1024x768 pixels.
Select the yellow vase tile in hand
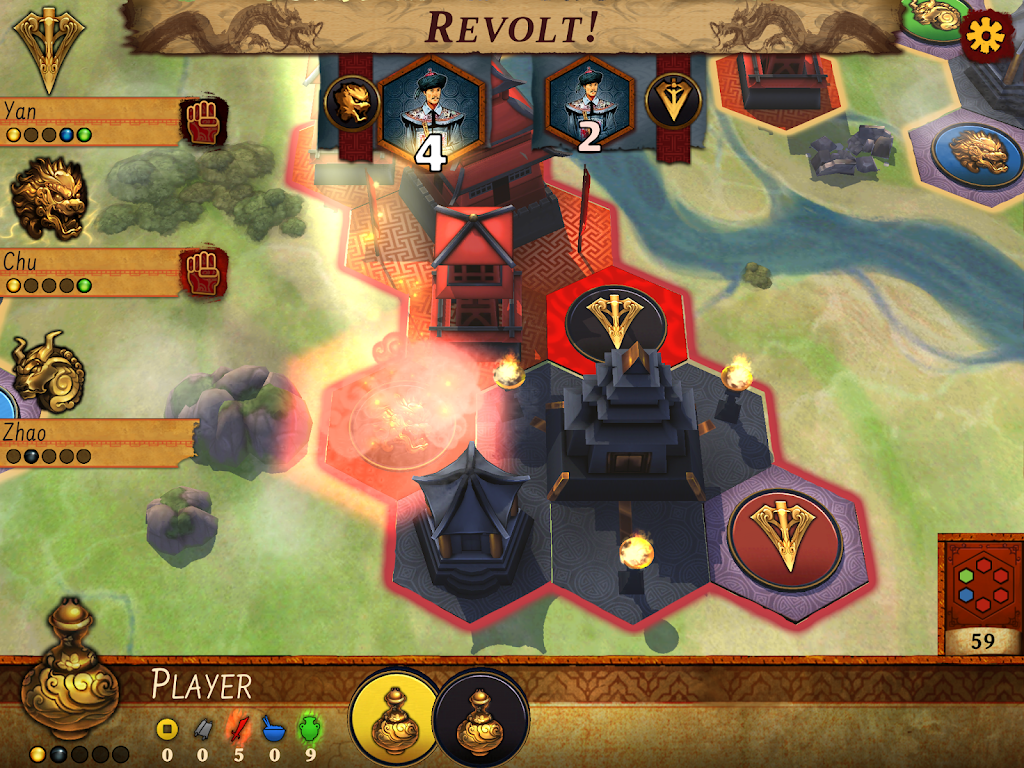coord(394,717)
